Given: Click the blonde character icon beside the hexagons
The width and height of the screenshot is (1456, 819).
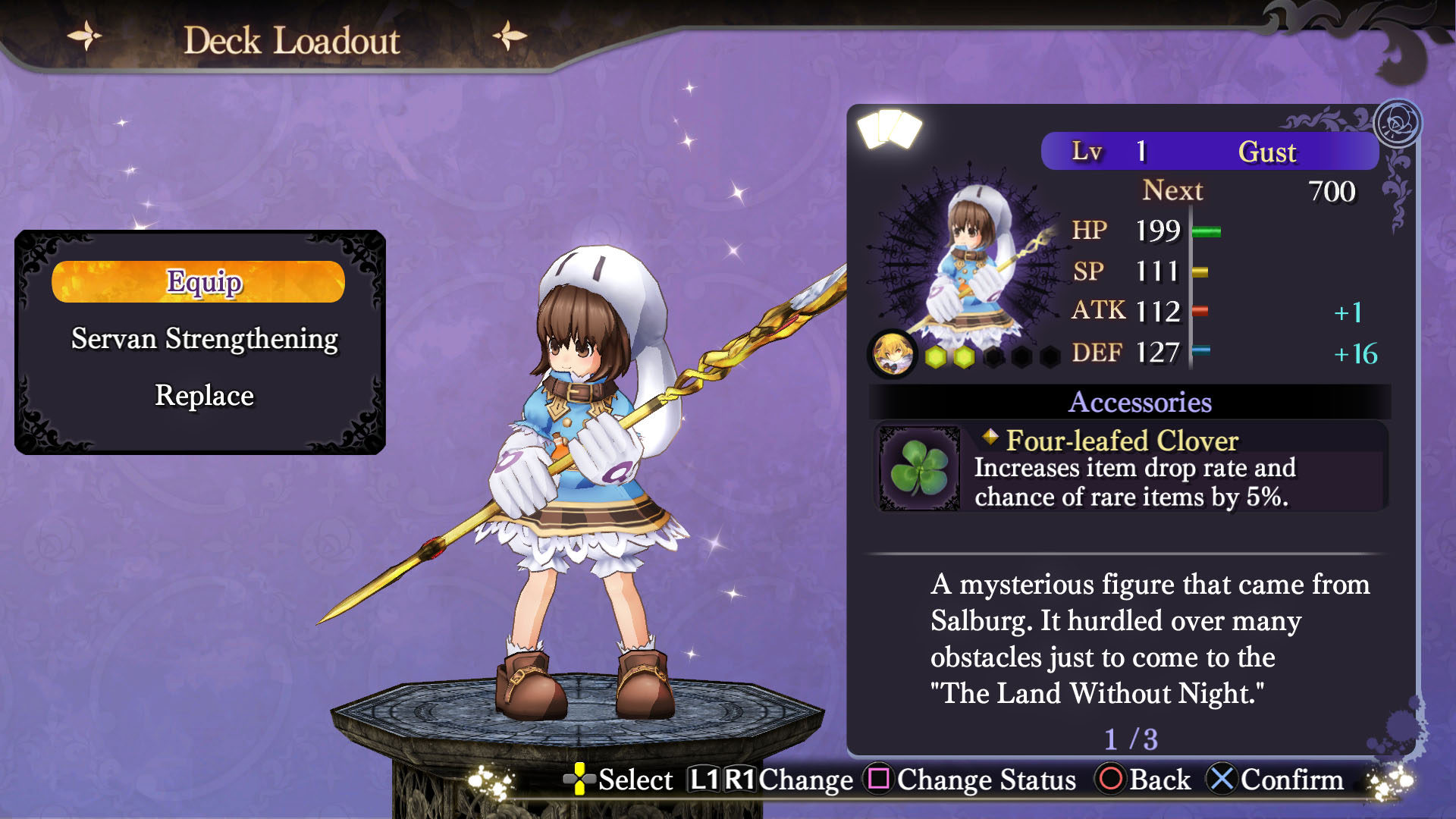Looking at the screenshot, I should coord(892,354).
